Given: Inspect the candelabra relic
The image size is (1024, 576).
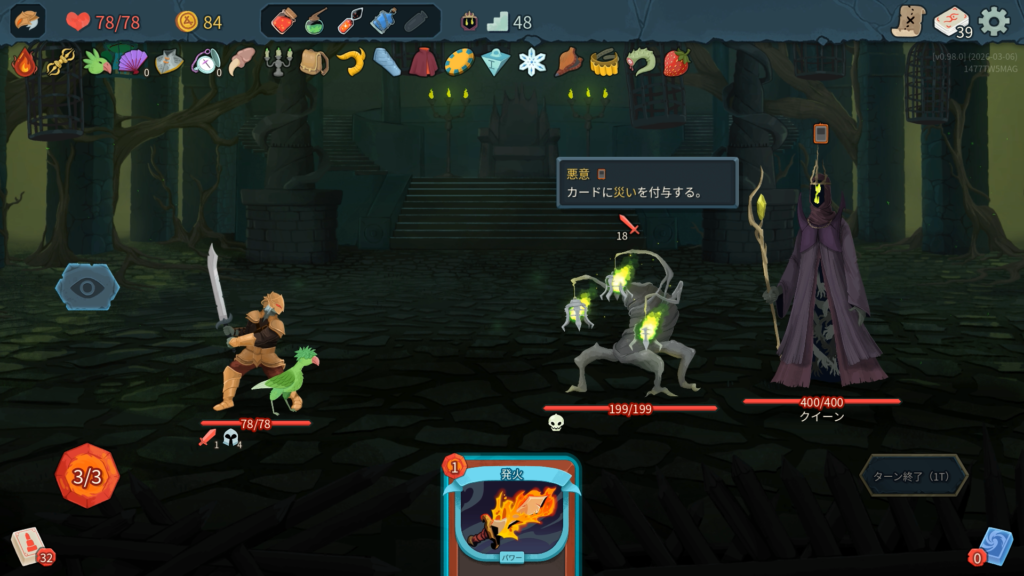Looking at the screenshot, I should tap(277, 63).
